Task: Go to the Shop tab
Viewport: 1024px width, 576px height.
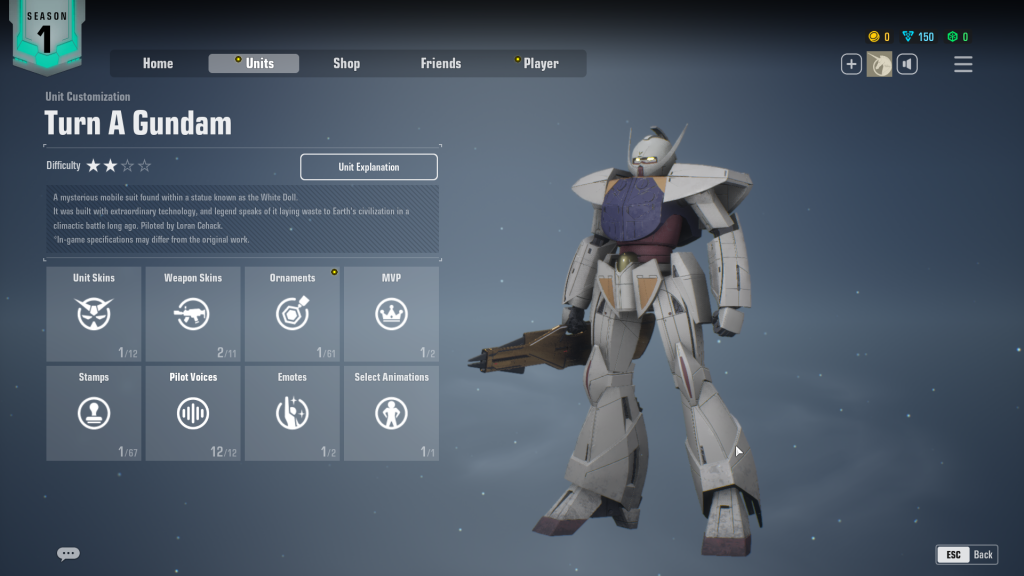Action: [346, 63]
